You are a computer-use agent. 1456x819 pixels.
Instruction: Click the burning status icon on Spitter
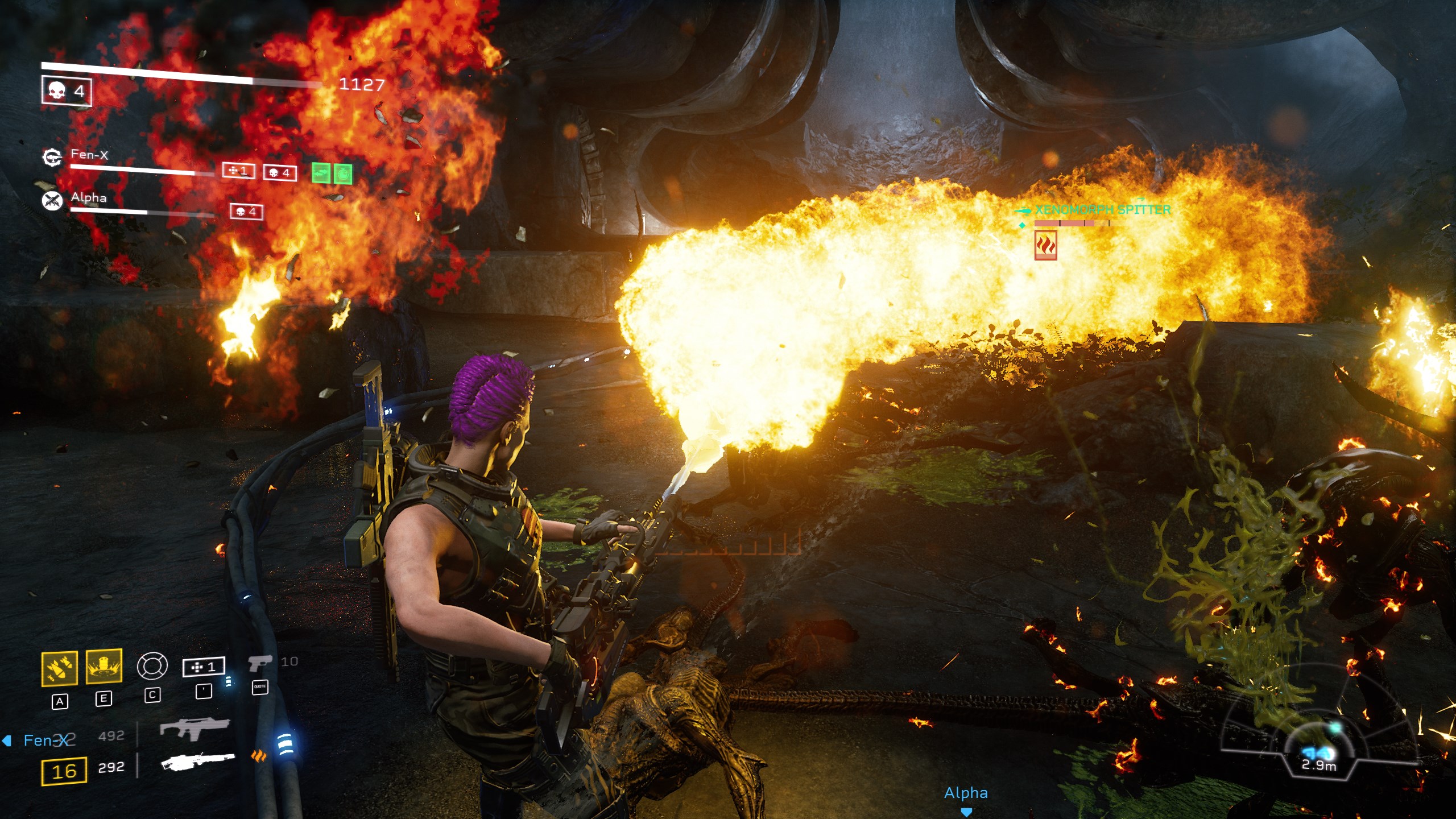pyautogui.click(x=1045, y=246)
